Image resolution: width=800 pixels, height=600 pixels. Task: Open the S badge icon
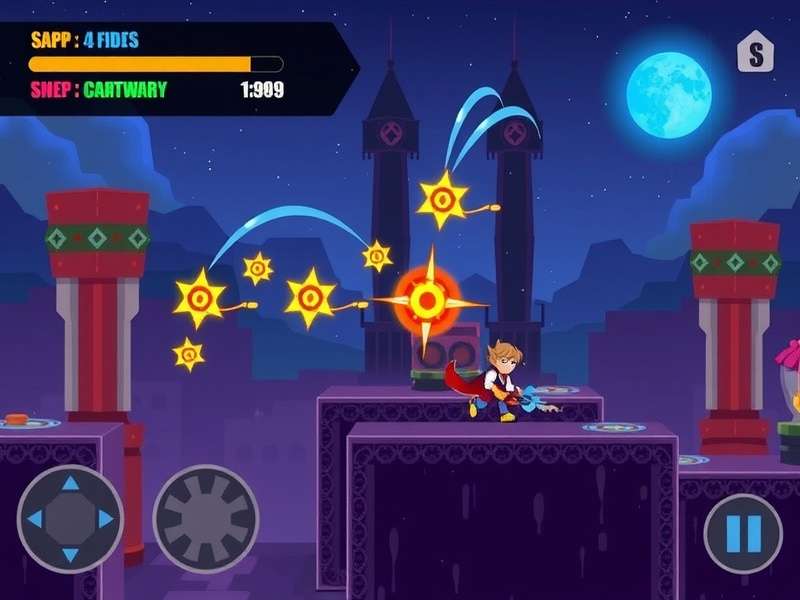click(755, 53)
